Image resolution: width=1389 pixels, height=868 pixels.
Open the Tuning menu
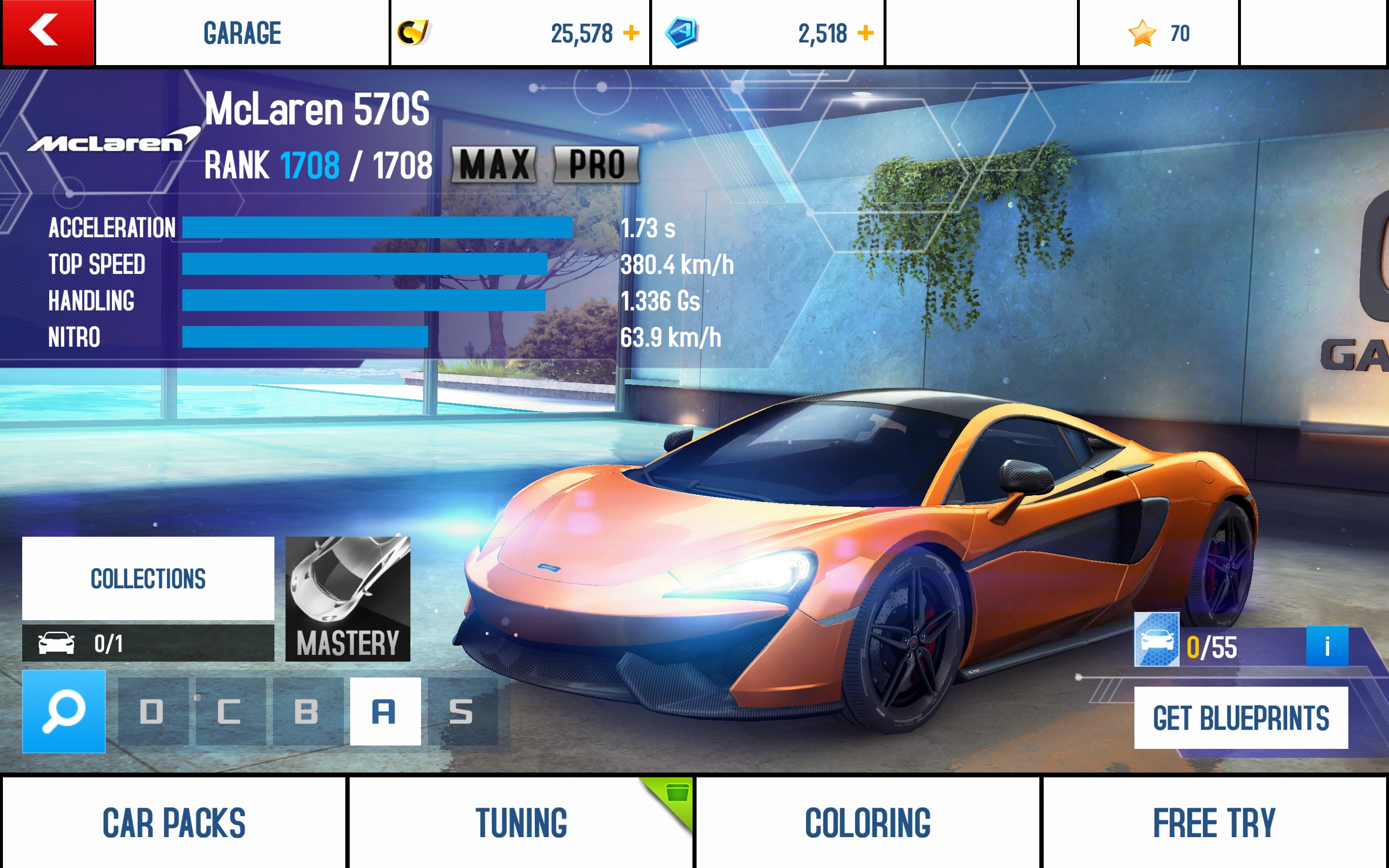coord(520,822)
